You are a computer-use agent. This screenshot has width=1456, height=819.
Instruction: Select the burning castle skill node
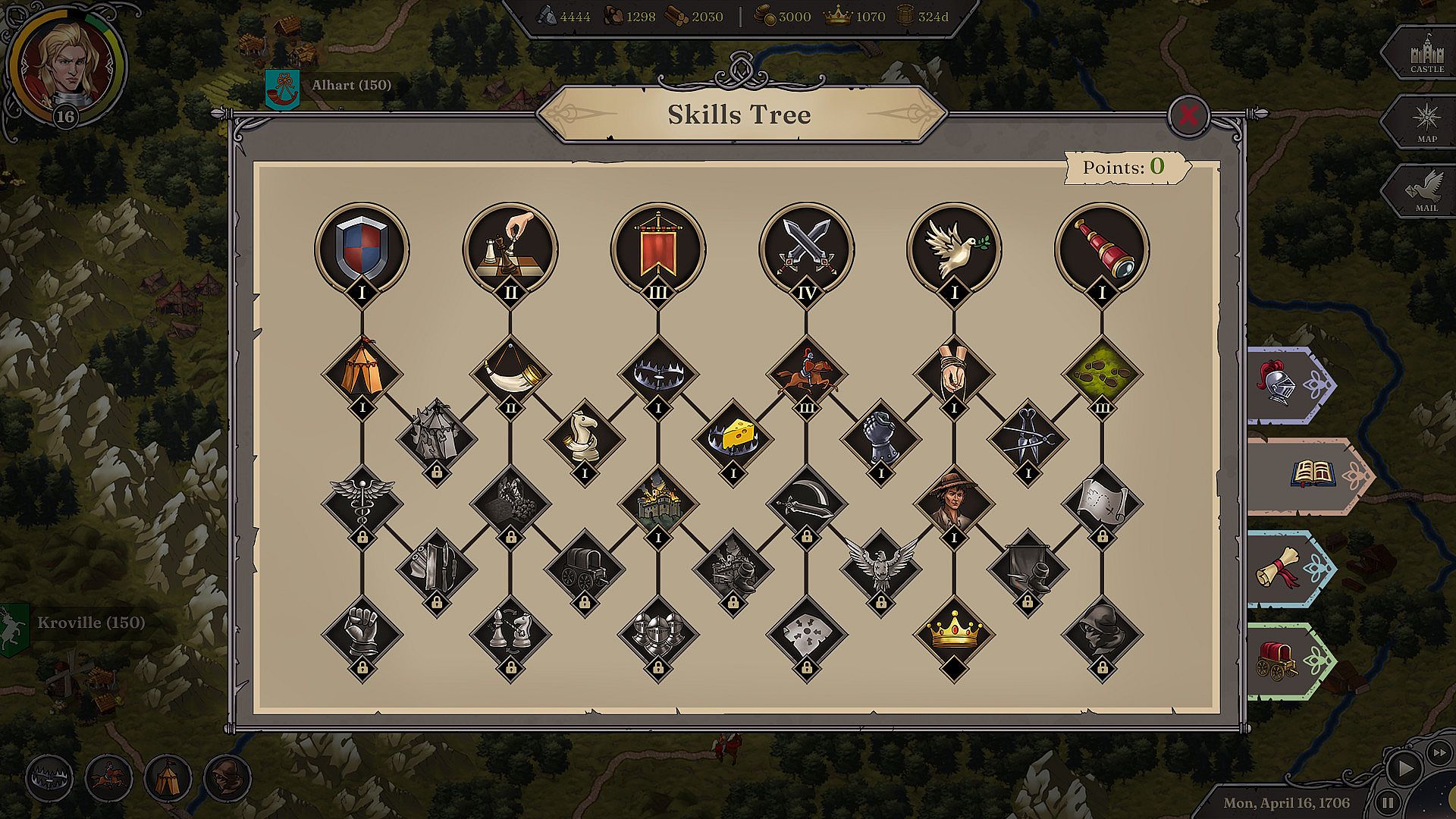click(x=657, y=502)
